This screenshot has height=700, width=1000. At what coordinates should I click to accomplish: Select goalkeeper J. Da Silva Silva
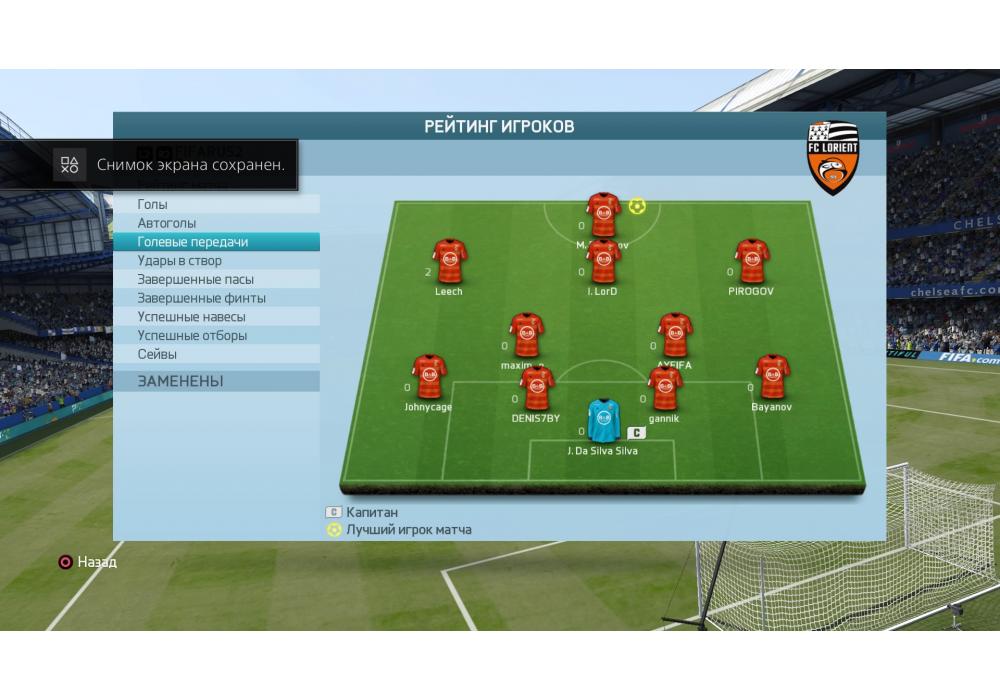coord(602,421)
